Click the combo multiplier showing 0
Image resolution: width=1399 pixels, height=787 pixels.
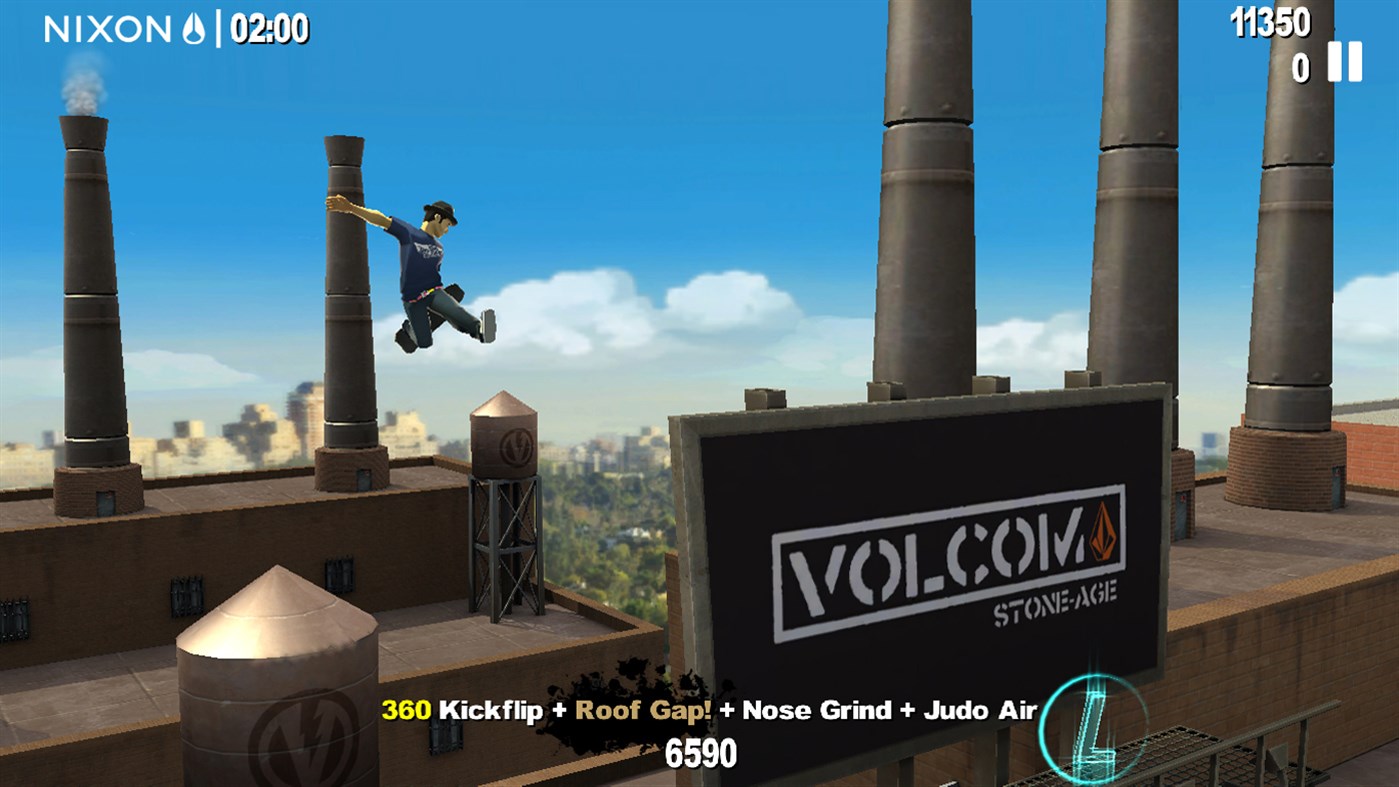(1300, 66)
